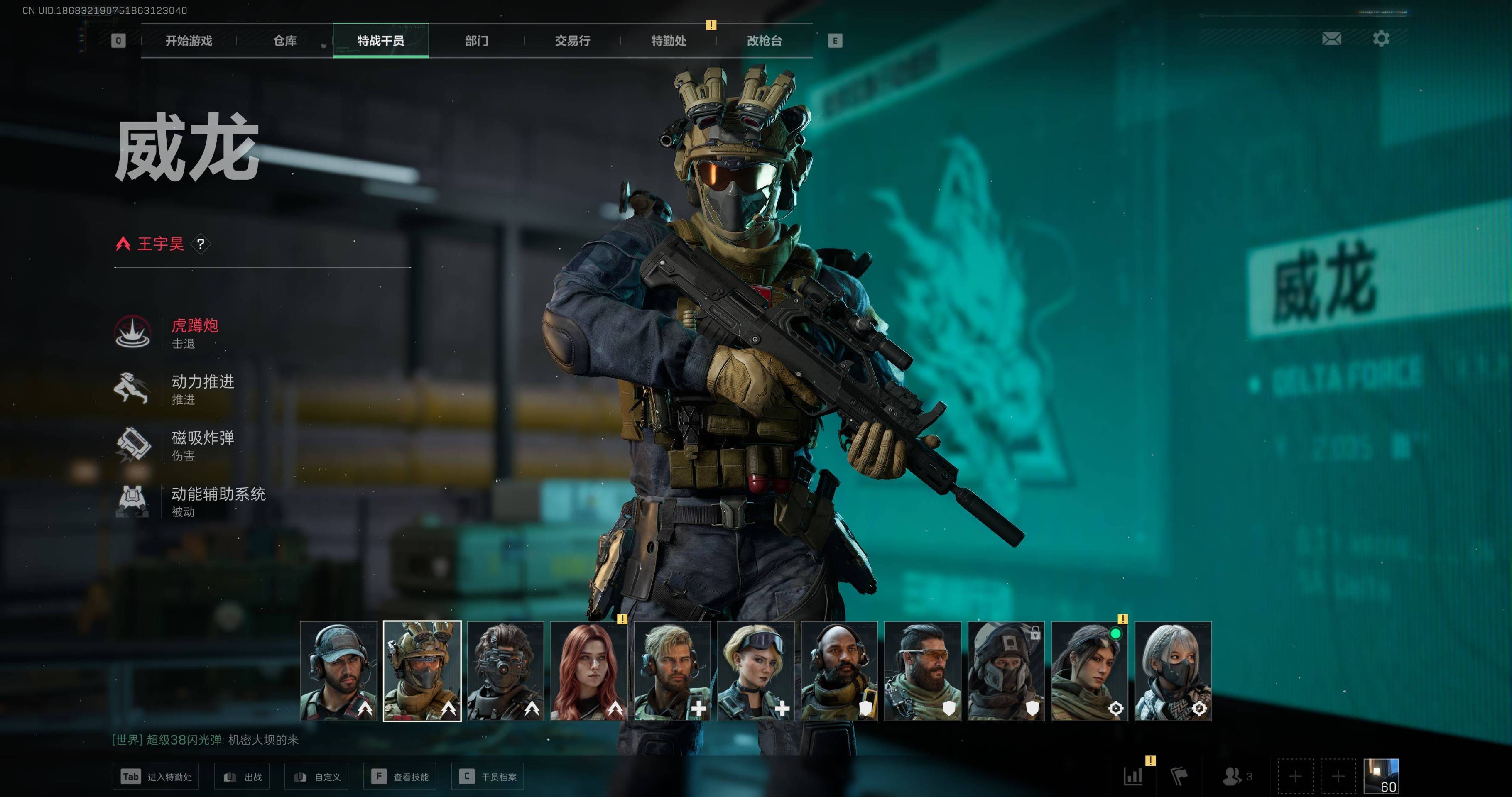Open the mail envelope icon
Screen dimensions: 1512x797
click(x=1331, y=39)
